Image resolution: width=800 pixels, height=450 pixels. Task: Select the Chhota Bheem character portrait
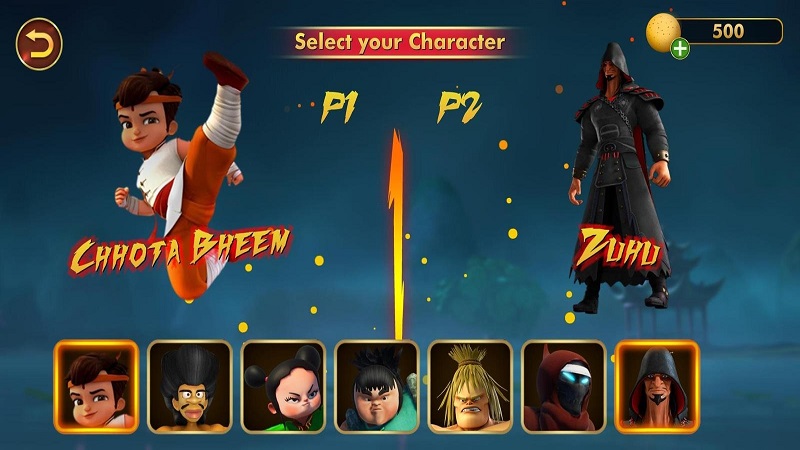96,387
